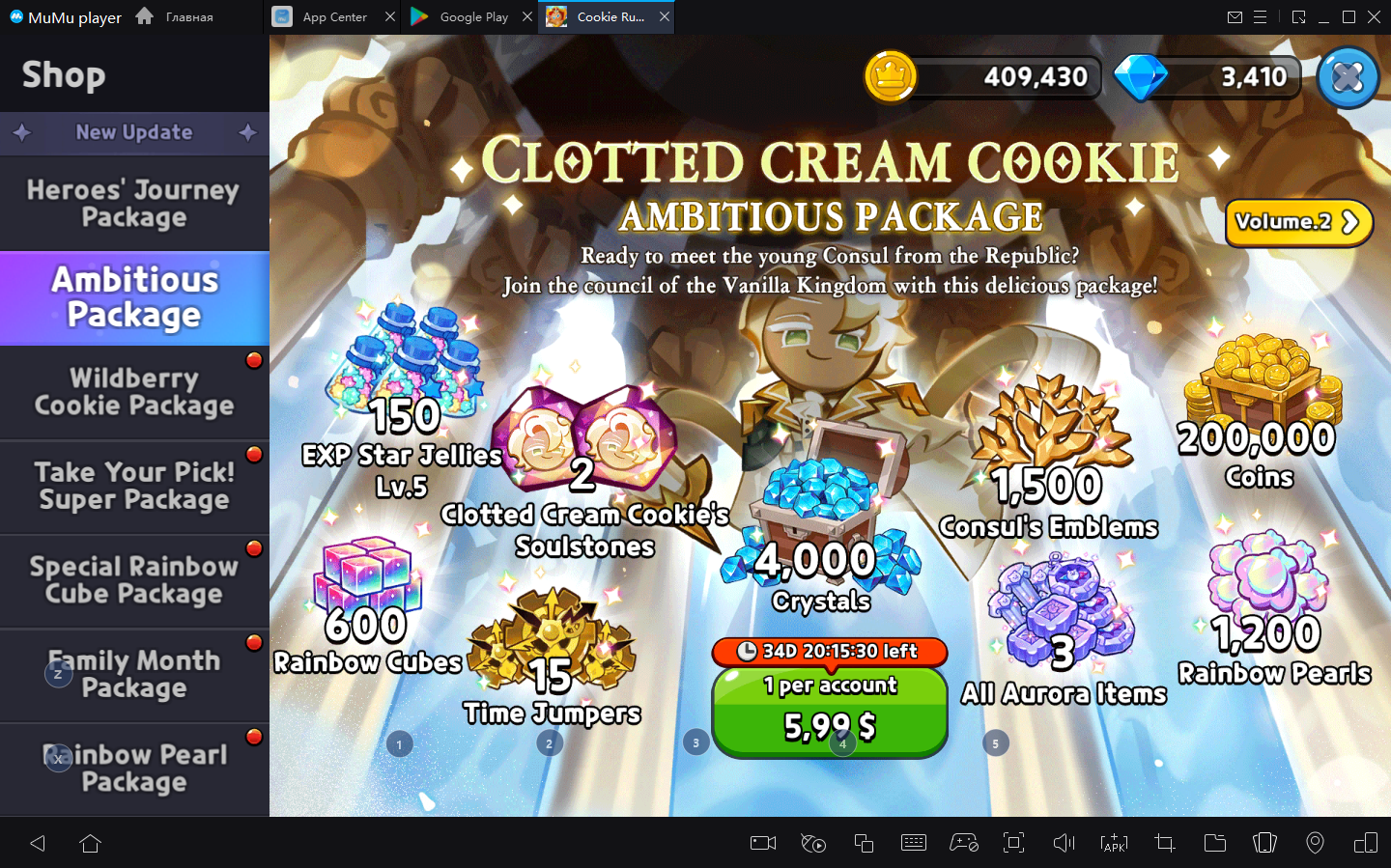The height and width of the screenshot is (868, 1391).
Task: Tap the blue crystal currency icon
Action: 1141,77
